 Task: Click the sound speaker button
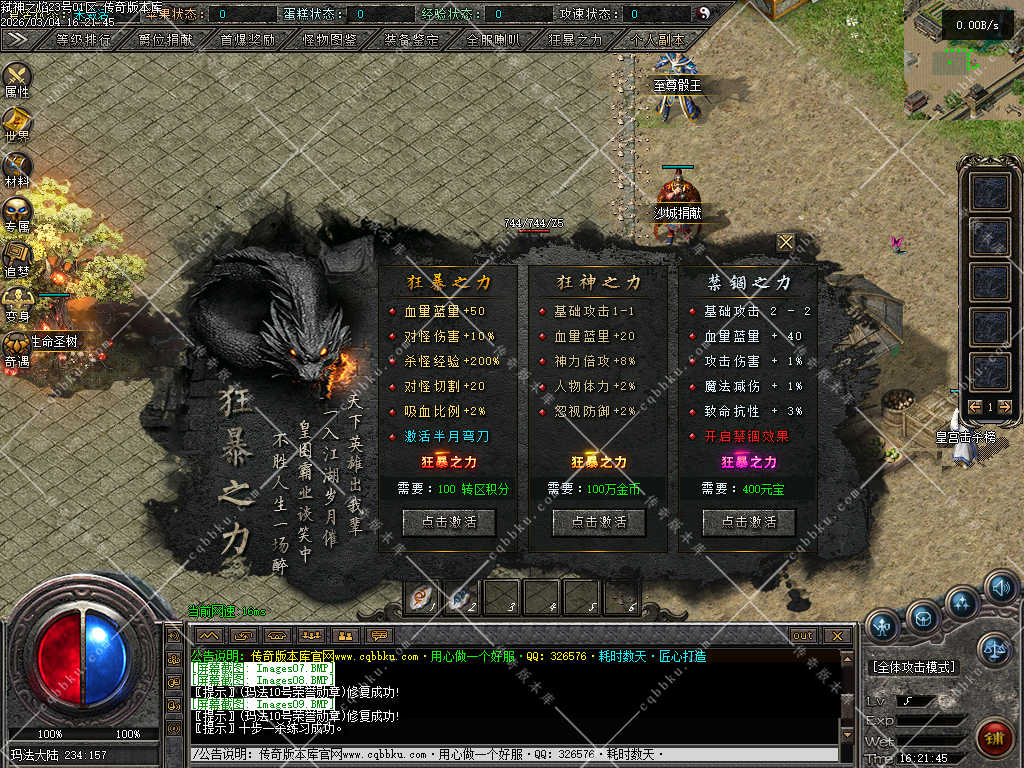[1000, 586]
